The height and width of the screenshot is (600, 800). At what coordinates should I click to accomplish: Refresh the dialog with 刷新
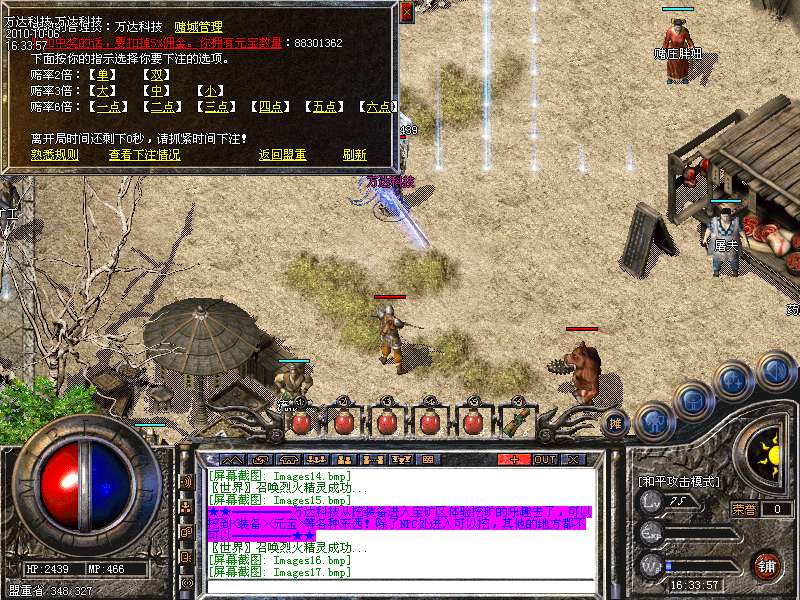pyautogui.click(x=354, y=155)
